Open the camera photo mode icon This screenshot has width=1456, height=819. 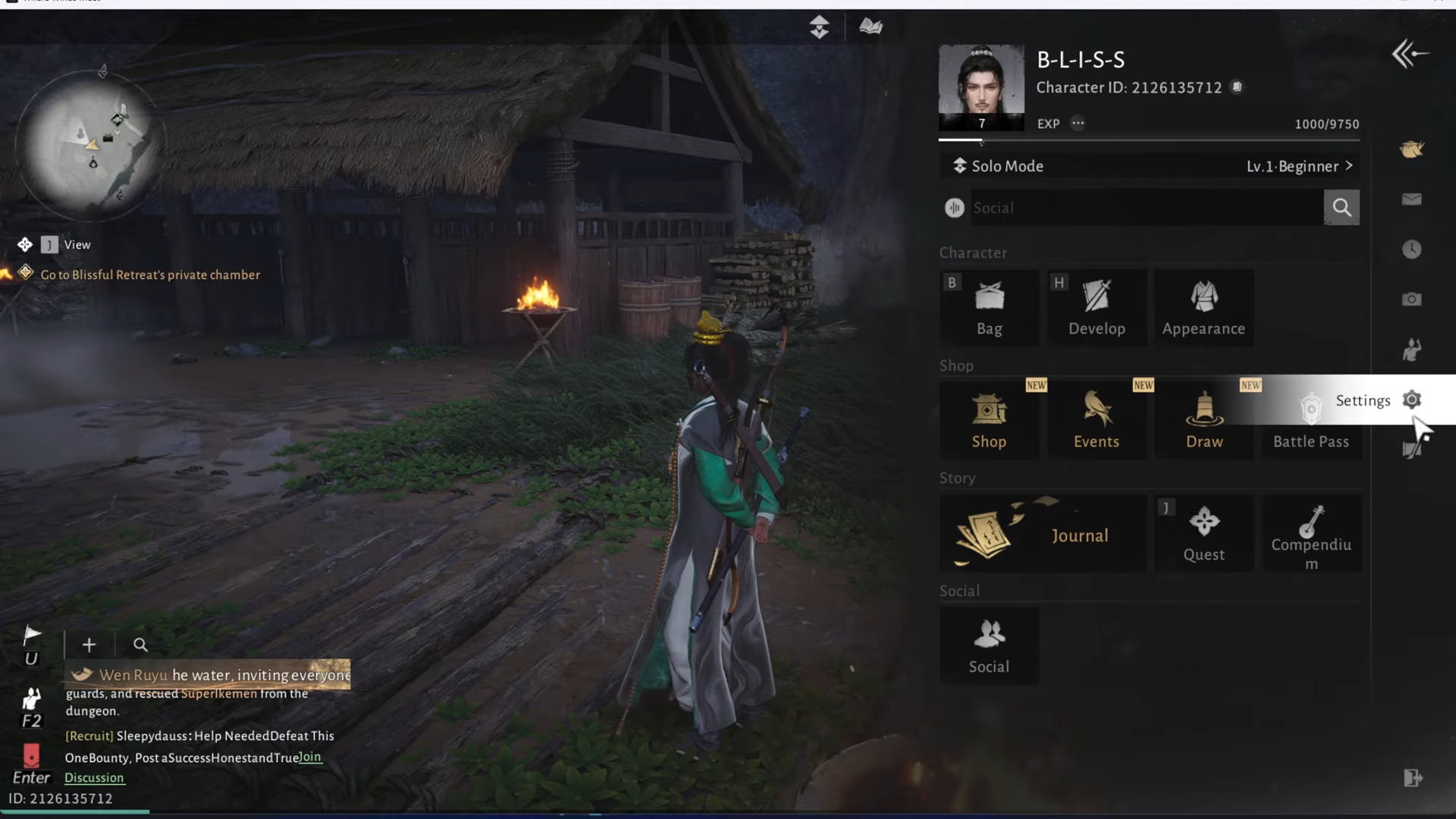[x=1411, y=300]
